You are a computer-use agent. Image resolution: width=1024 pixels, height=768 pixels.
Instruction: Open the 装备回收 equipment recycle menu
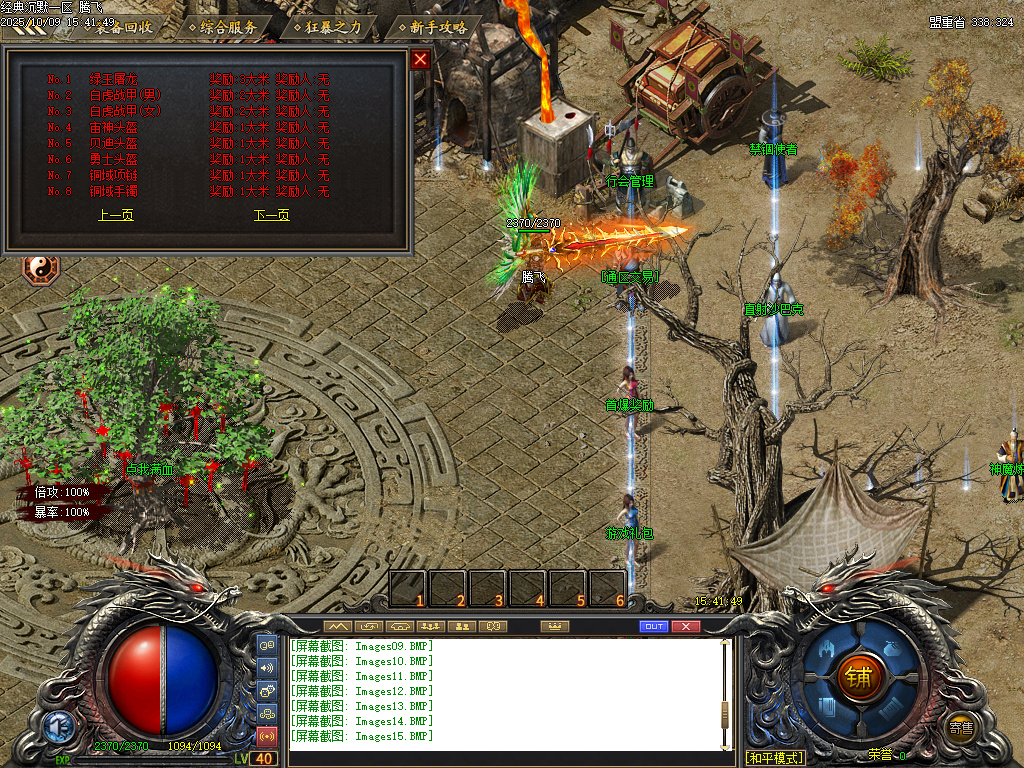pyautogui.click(x=124, y=27)
